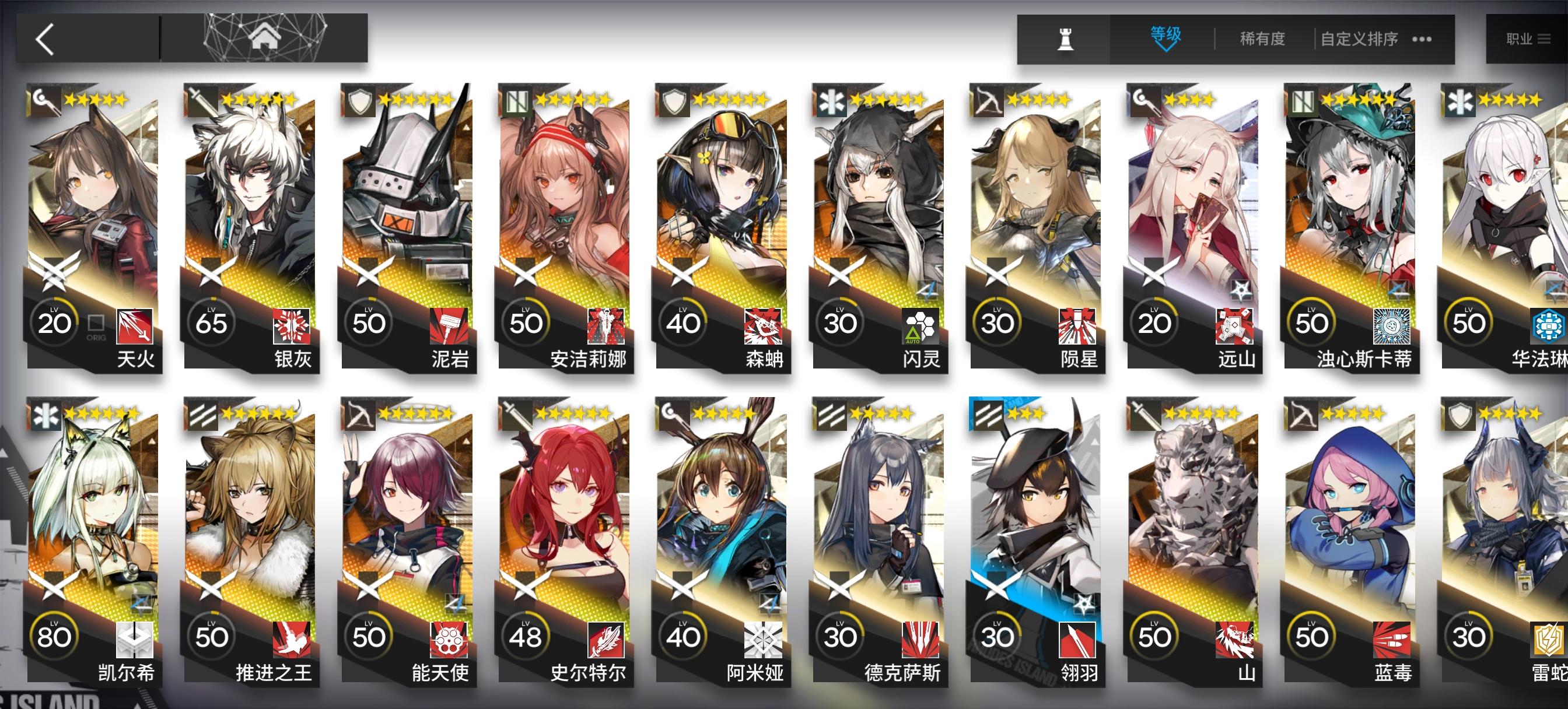
Task: Click the level progress ring on 史尔特尔
Action: [x=526, y=638]
